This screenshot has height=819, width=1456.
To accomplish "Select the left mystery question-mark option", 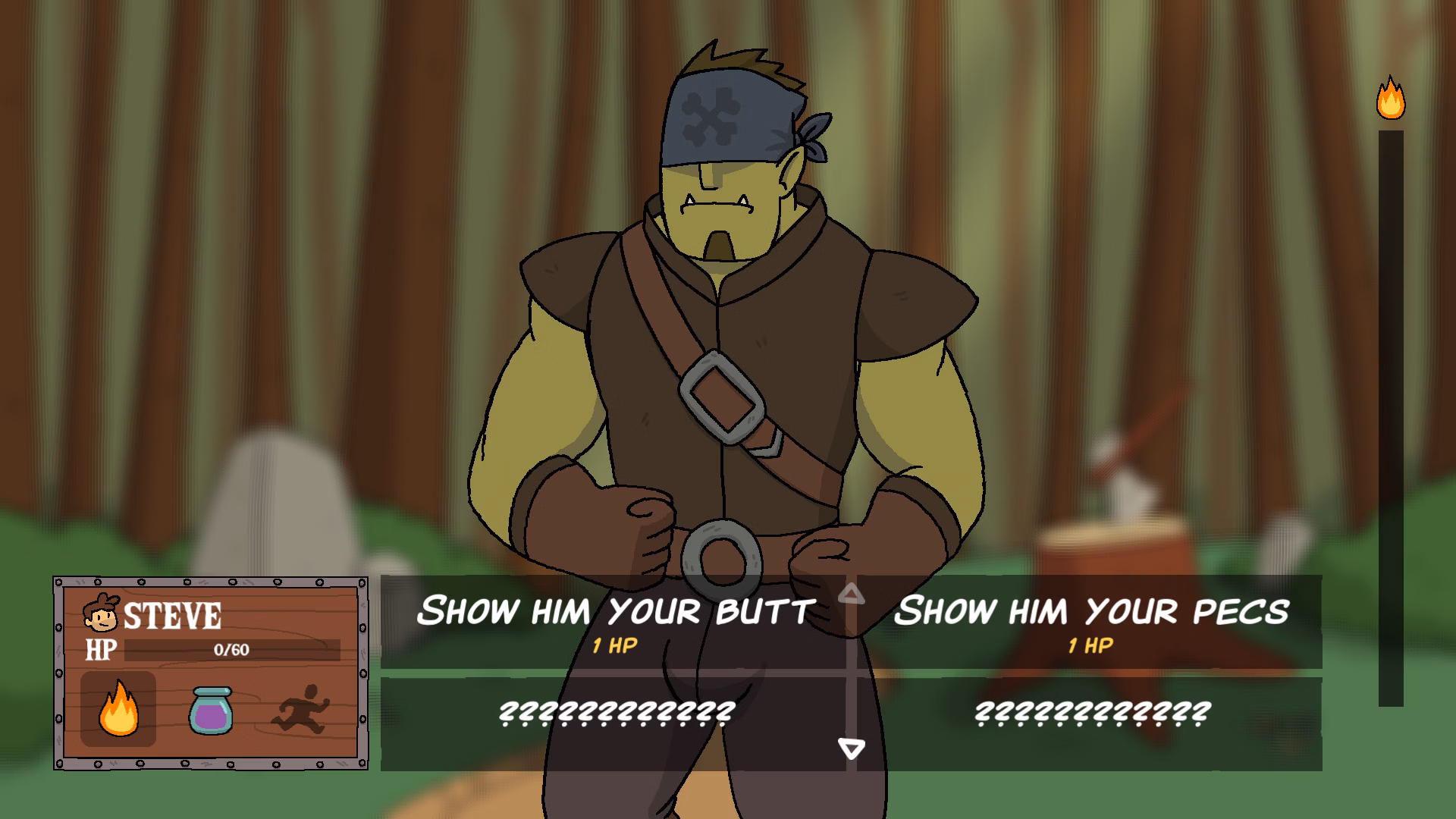I will coord(616,713).
